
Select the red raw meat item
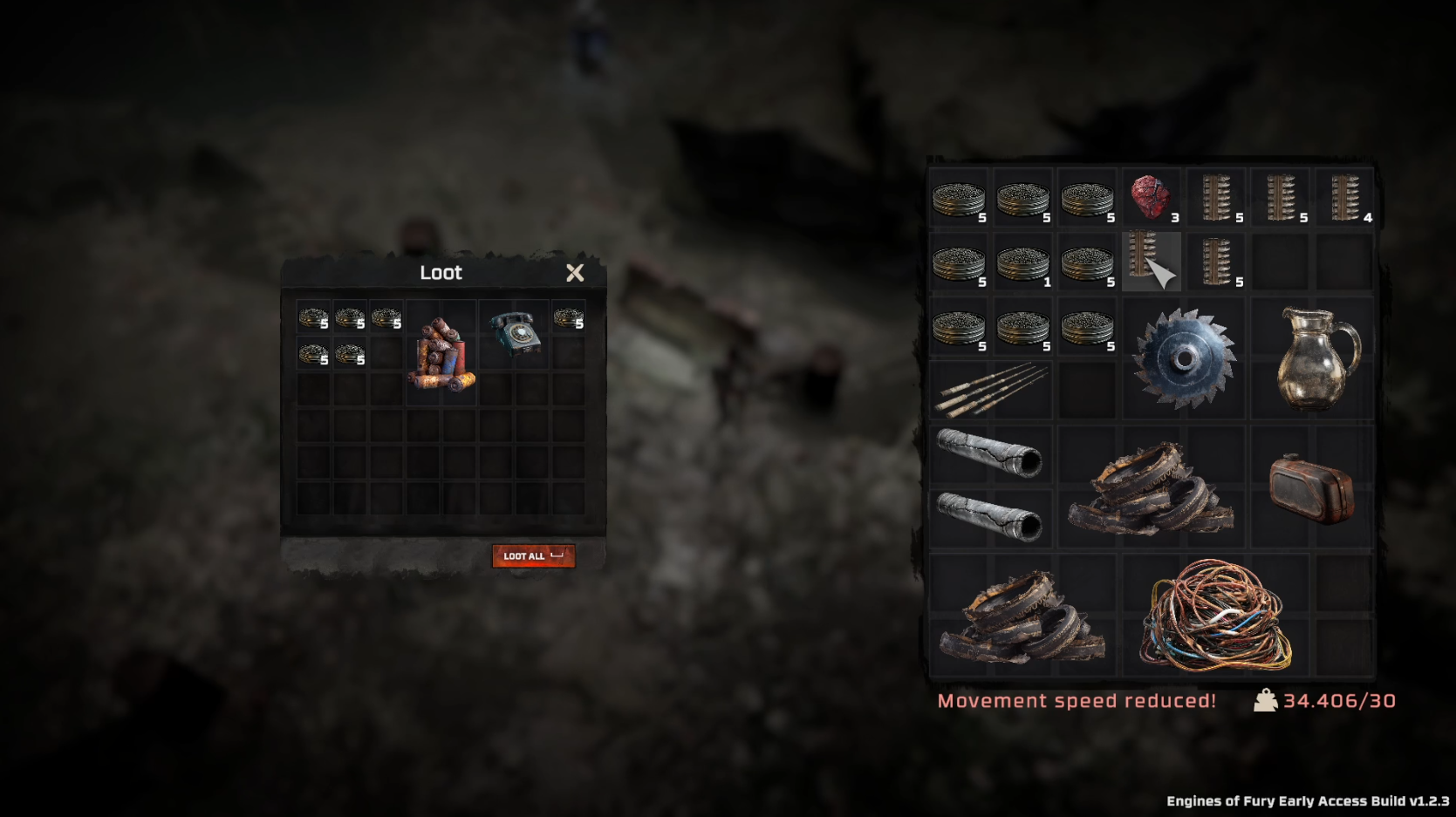[x=1151, y=197]
